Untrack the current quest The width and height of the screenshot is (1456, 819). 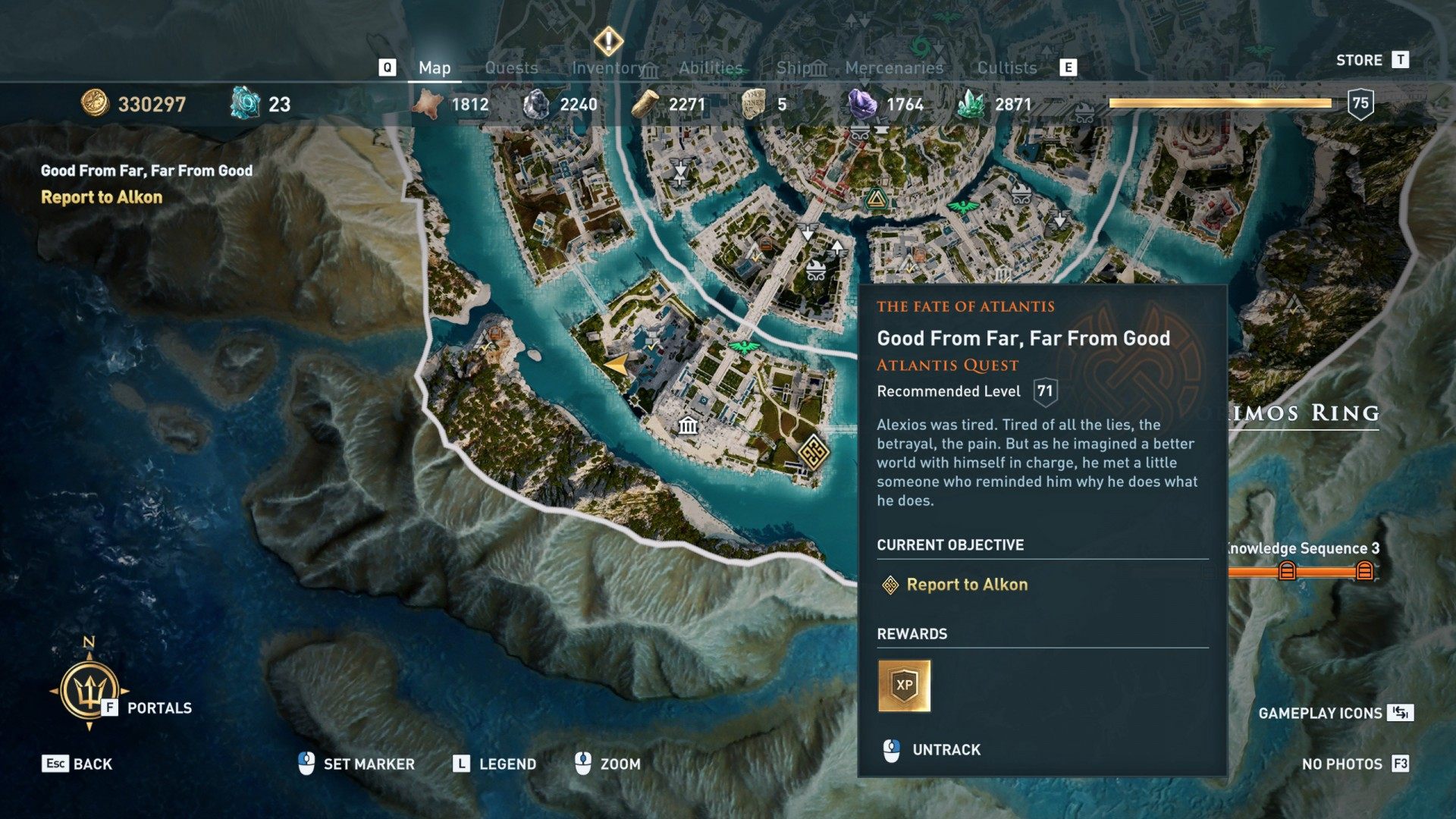tap(946, 750)
